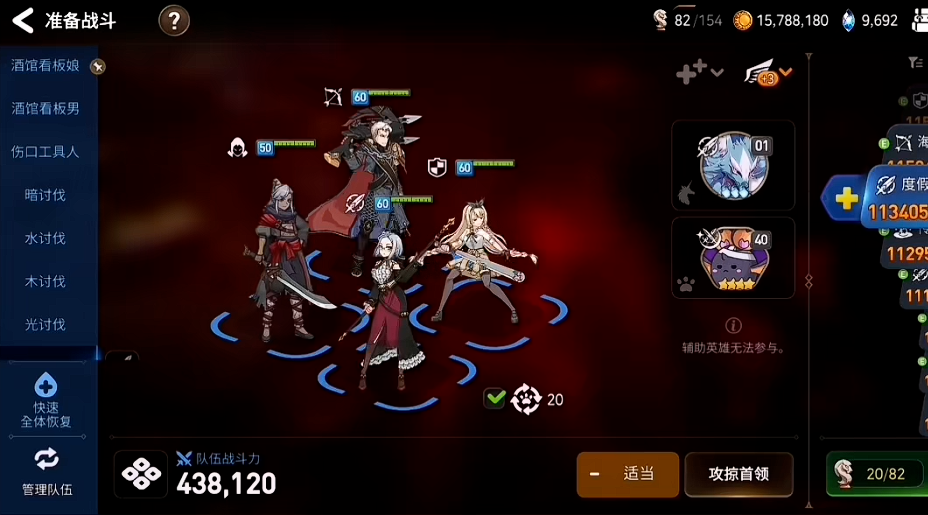928x515 pixels.
Task: Open the 光讨伐 team preset
Action: coord(46,324)
